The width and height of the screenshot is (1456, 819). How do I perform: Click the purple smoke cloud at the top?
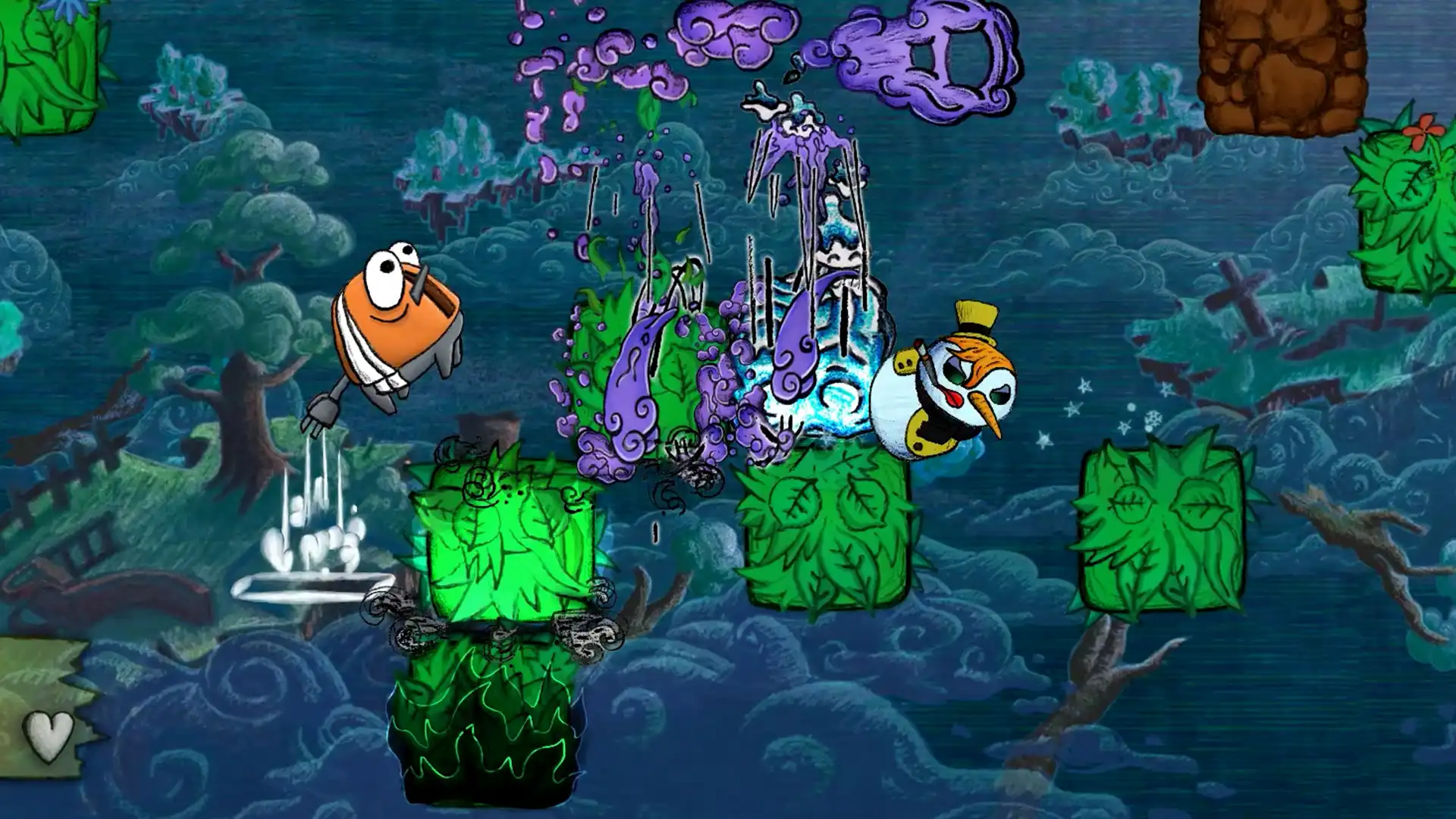pos(728,30)
